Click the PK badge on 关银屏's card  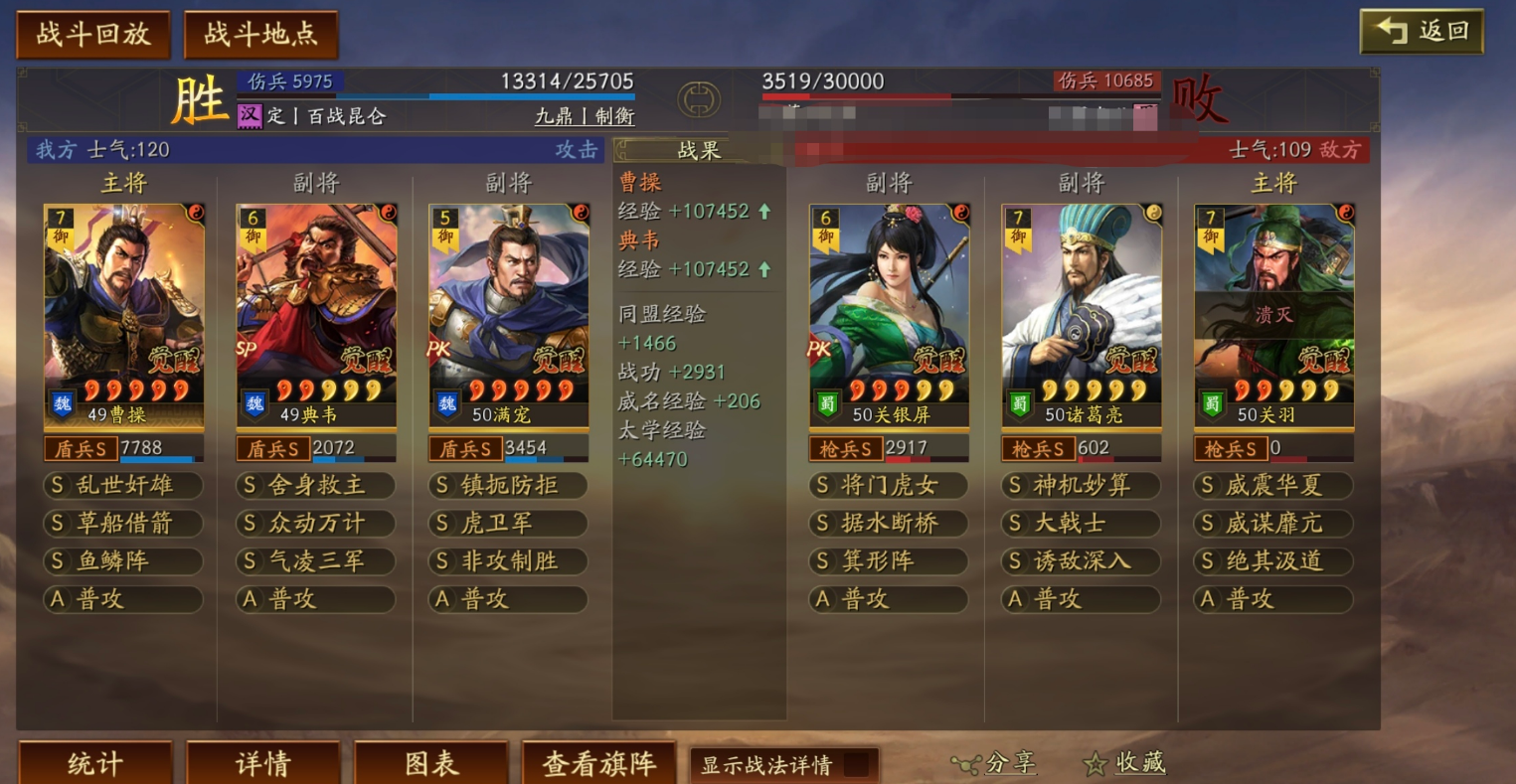pos(820,347)
